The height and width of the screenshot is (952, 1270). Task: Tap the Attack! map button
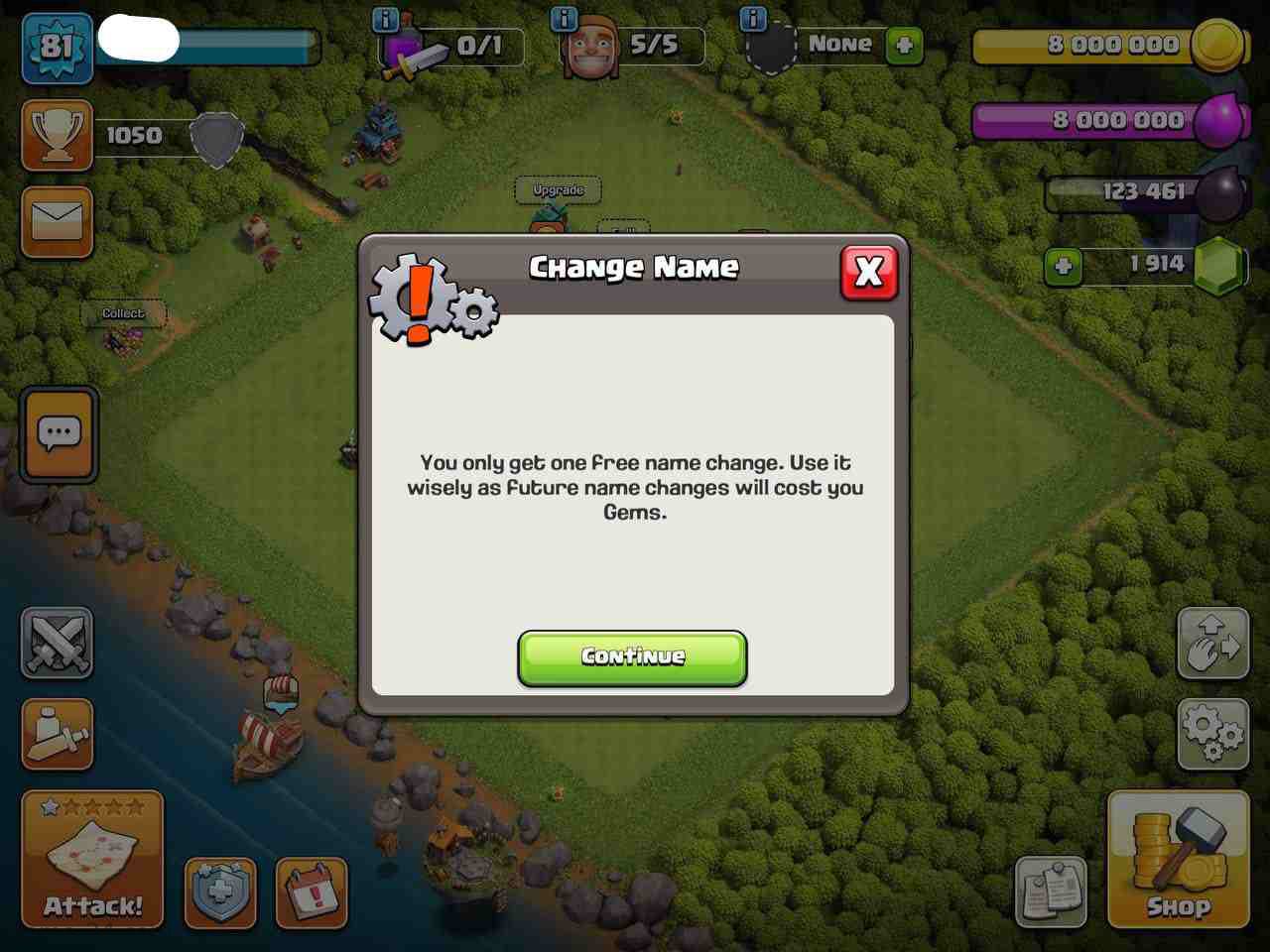(92, 860)
